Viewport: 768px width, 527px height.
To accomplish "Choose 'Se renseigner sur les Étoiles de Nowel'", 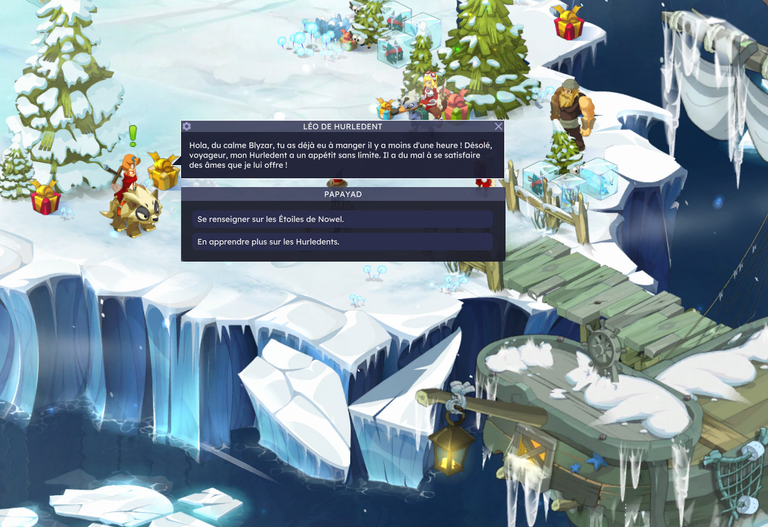I will pyautogui.click(x=342, y=219).
